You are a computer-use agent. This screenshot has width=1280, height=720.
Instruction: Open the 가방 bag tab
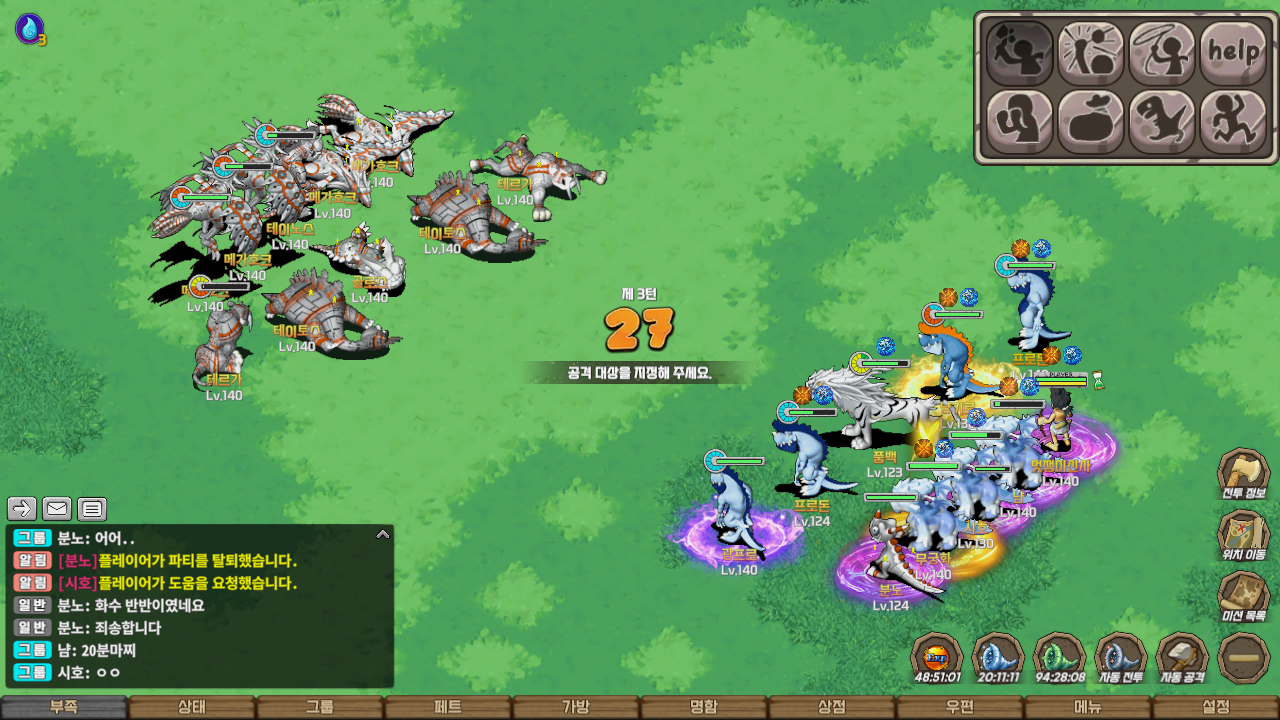(576, 707)
